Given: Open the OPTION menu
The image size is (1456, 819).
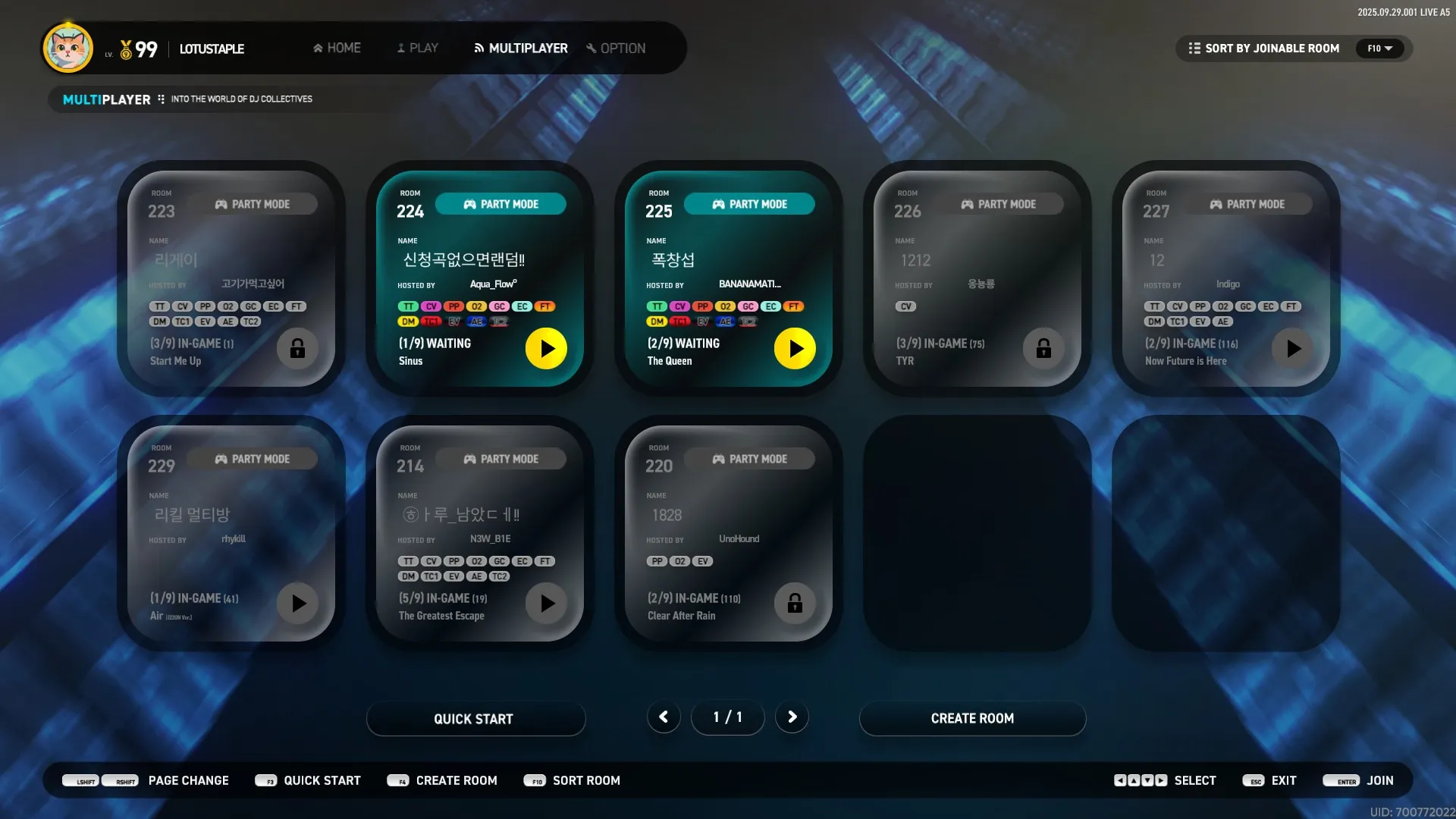Looking at the screenshot, I should click(x=616, y=48).
